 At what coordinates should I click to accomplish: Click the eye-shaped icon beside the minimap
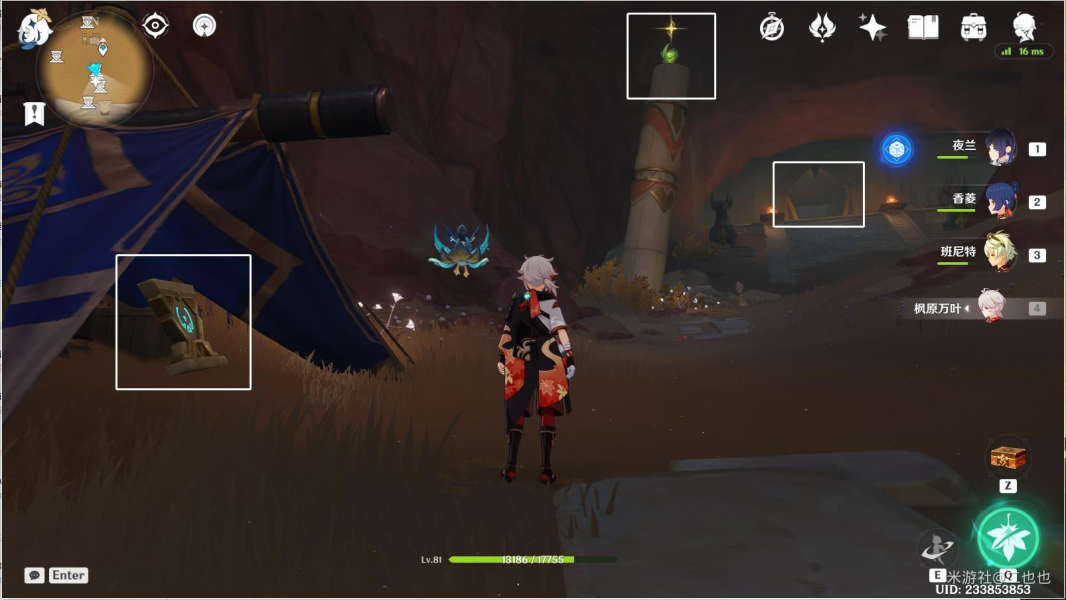(155, 26)
